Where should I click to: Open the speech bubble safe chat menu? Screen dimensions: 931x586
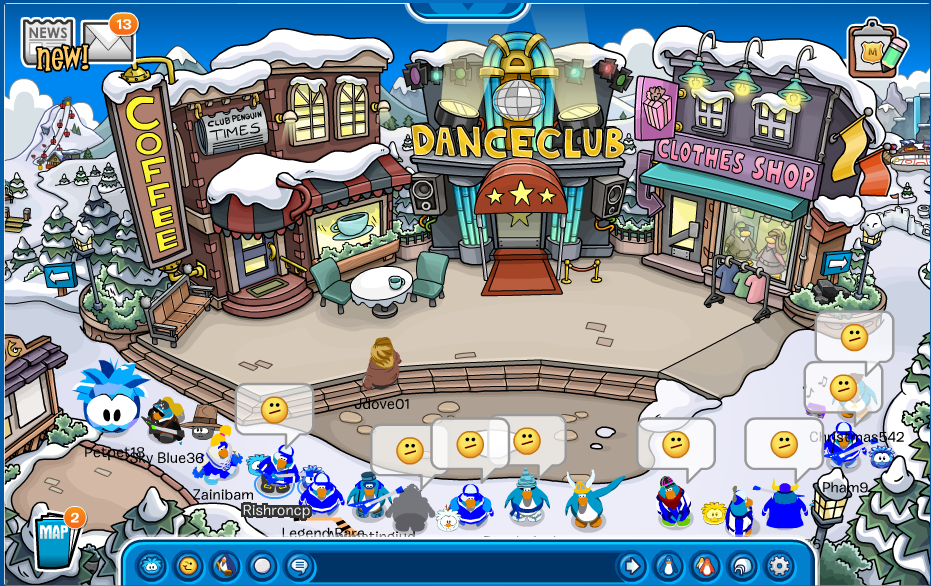click(298, 566)
